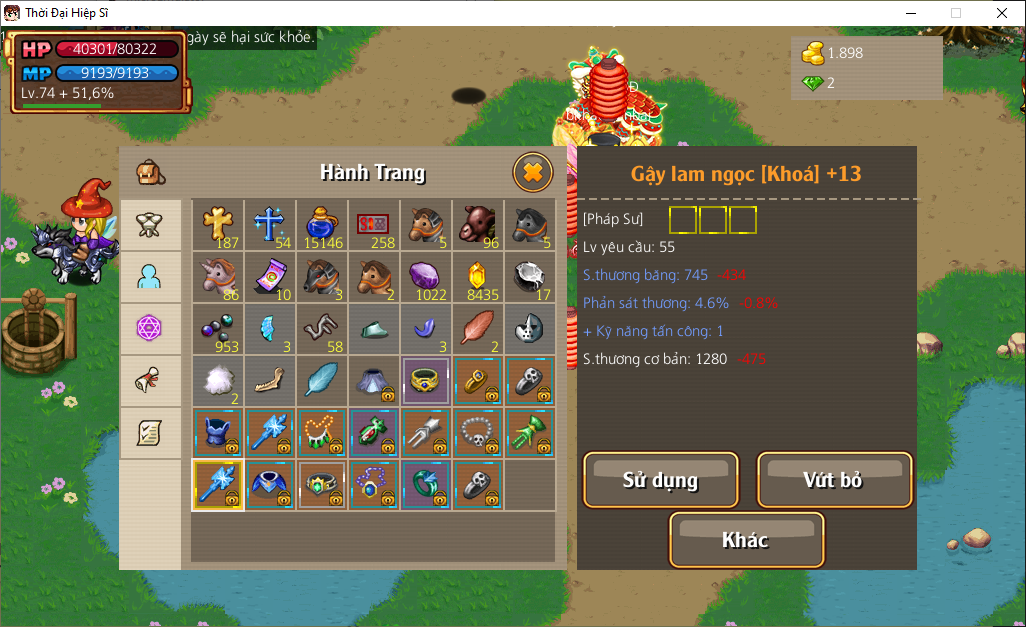
Task: Pick the yellow crystal stack
Action: 477,277
